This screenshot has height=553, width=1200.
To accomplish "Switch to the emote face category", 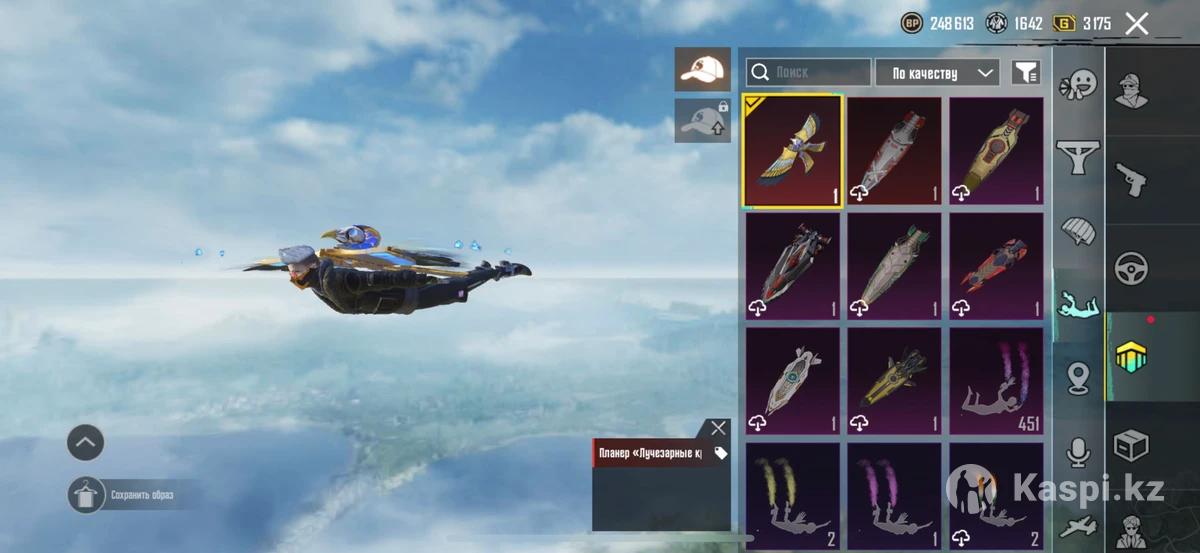I will (1079, 84).
